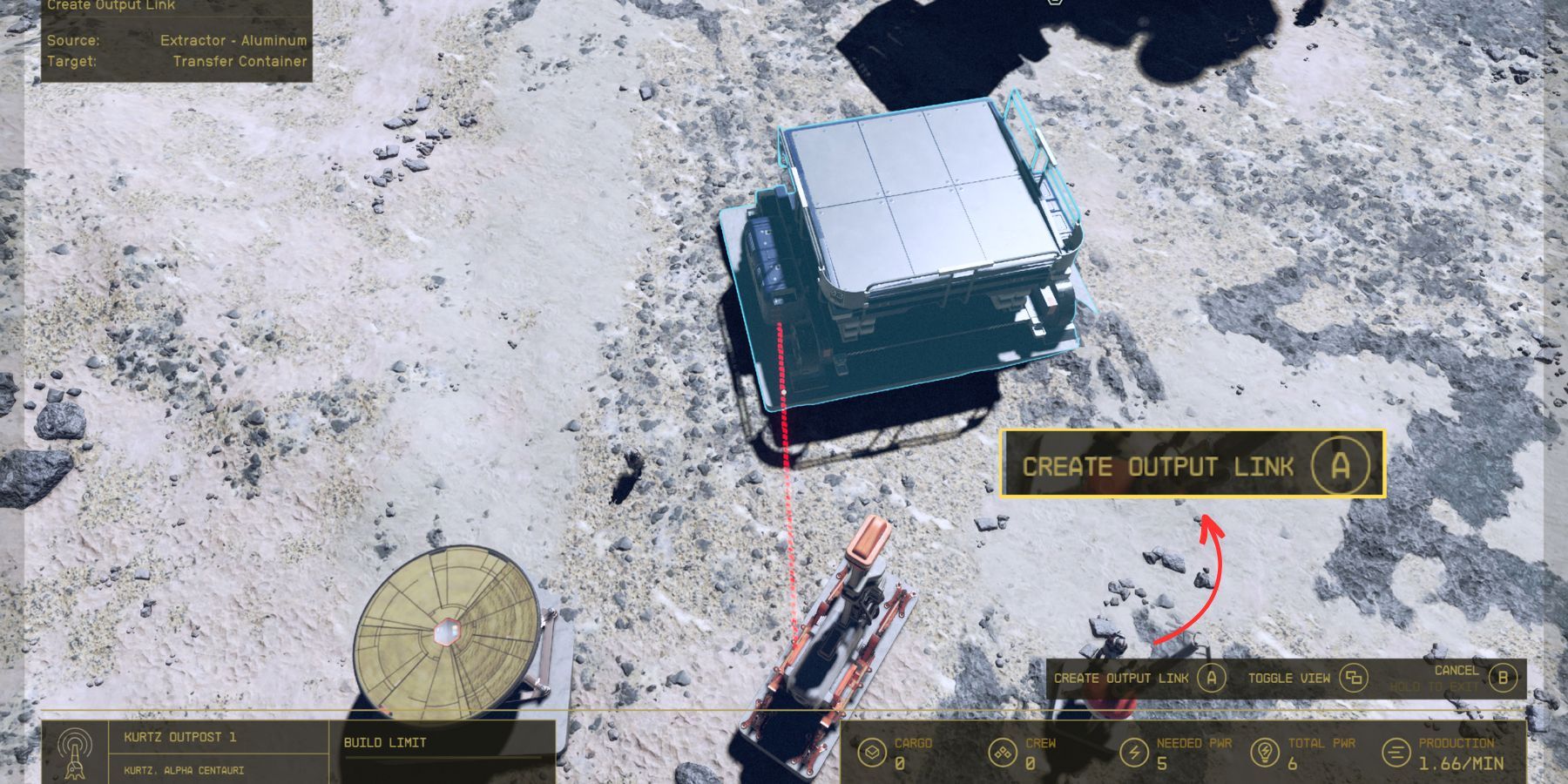Open the Create Output Link header panel
1568x784 pixels.
point(112,6)
